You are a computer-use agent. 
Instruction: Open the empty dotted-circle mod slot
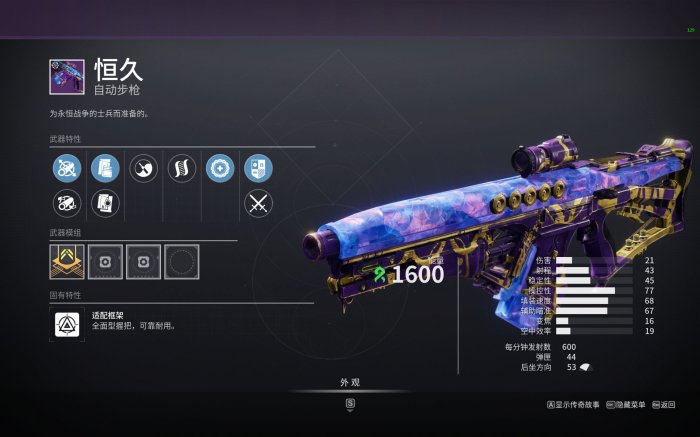(181, 261)
